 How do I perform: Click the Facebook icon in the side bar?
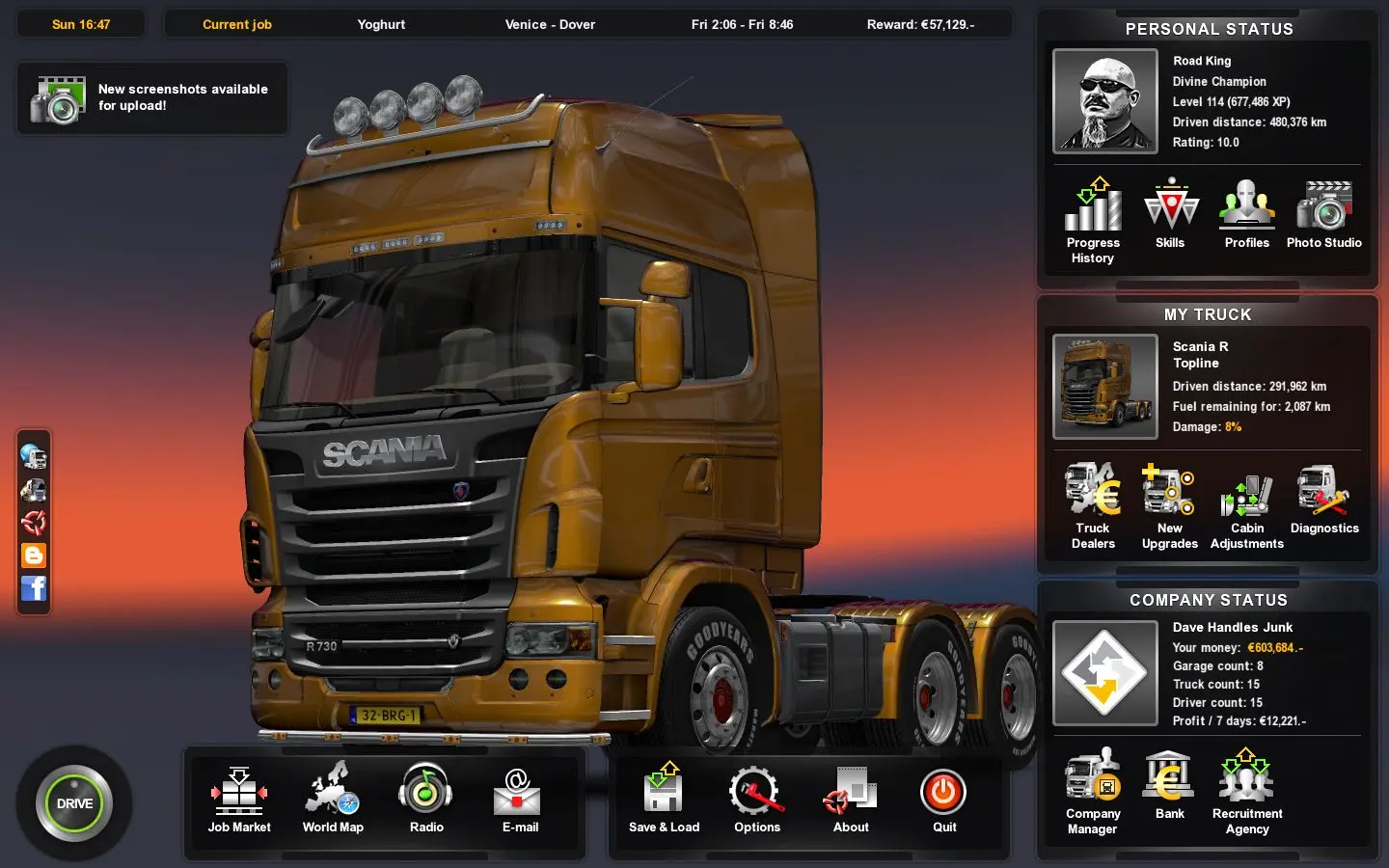(34, 588)
